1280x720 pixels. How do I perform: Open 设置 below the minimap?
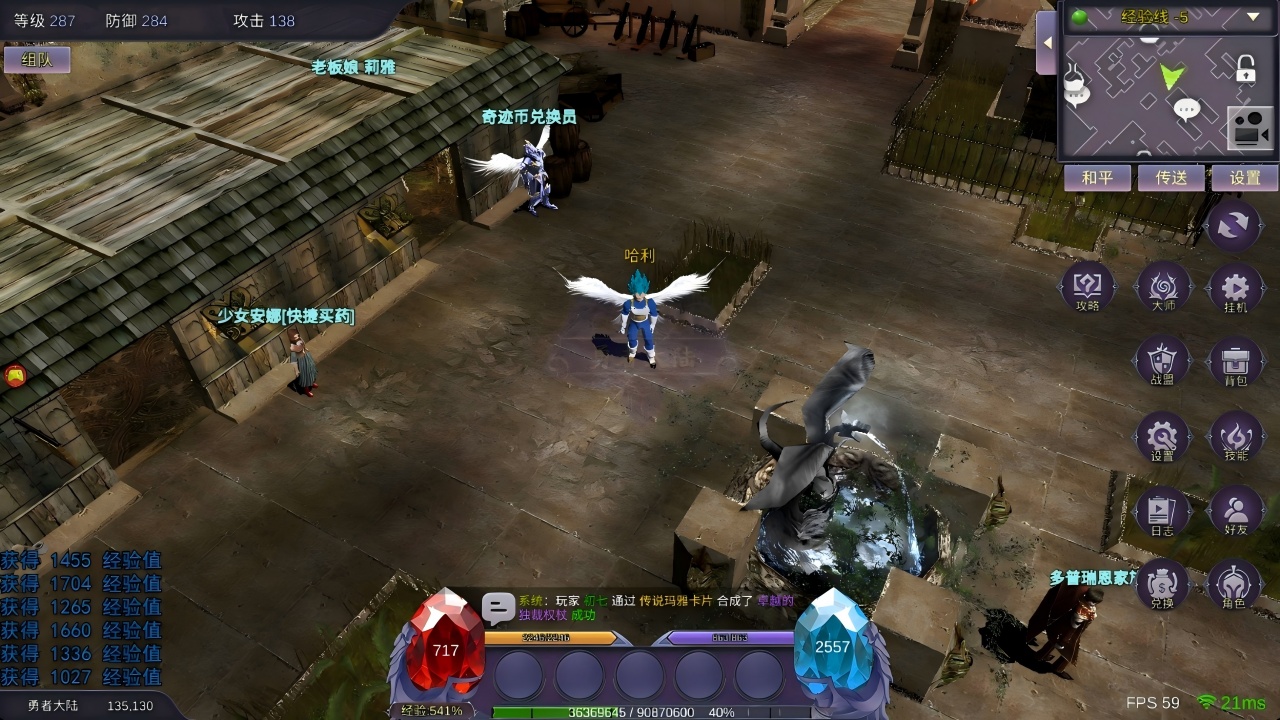[x=1245, y=178]
